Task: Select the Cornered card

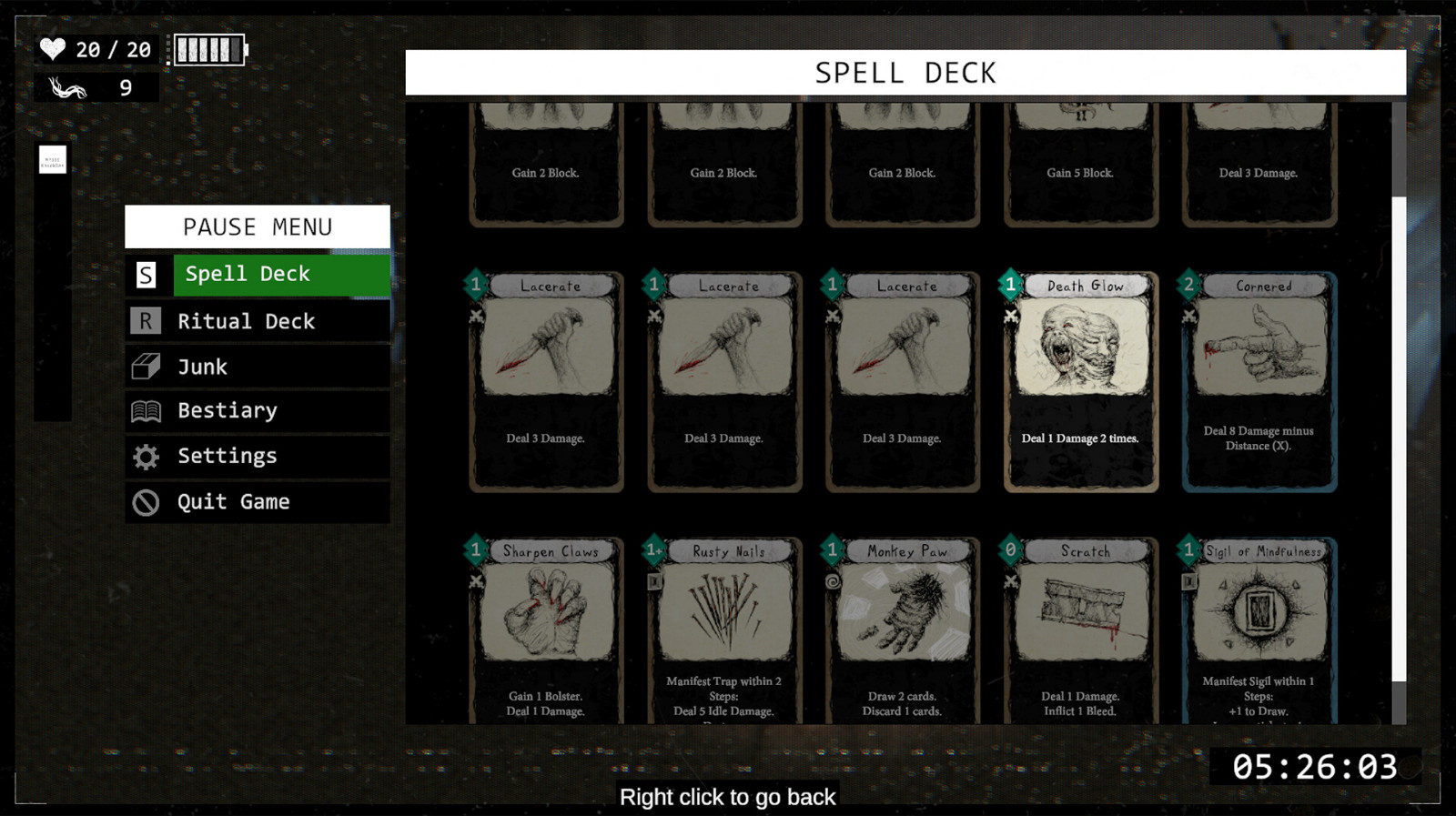Action: tap(1259, 382)
